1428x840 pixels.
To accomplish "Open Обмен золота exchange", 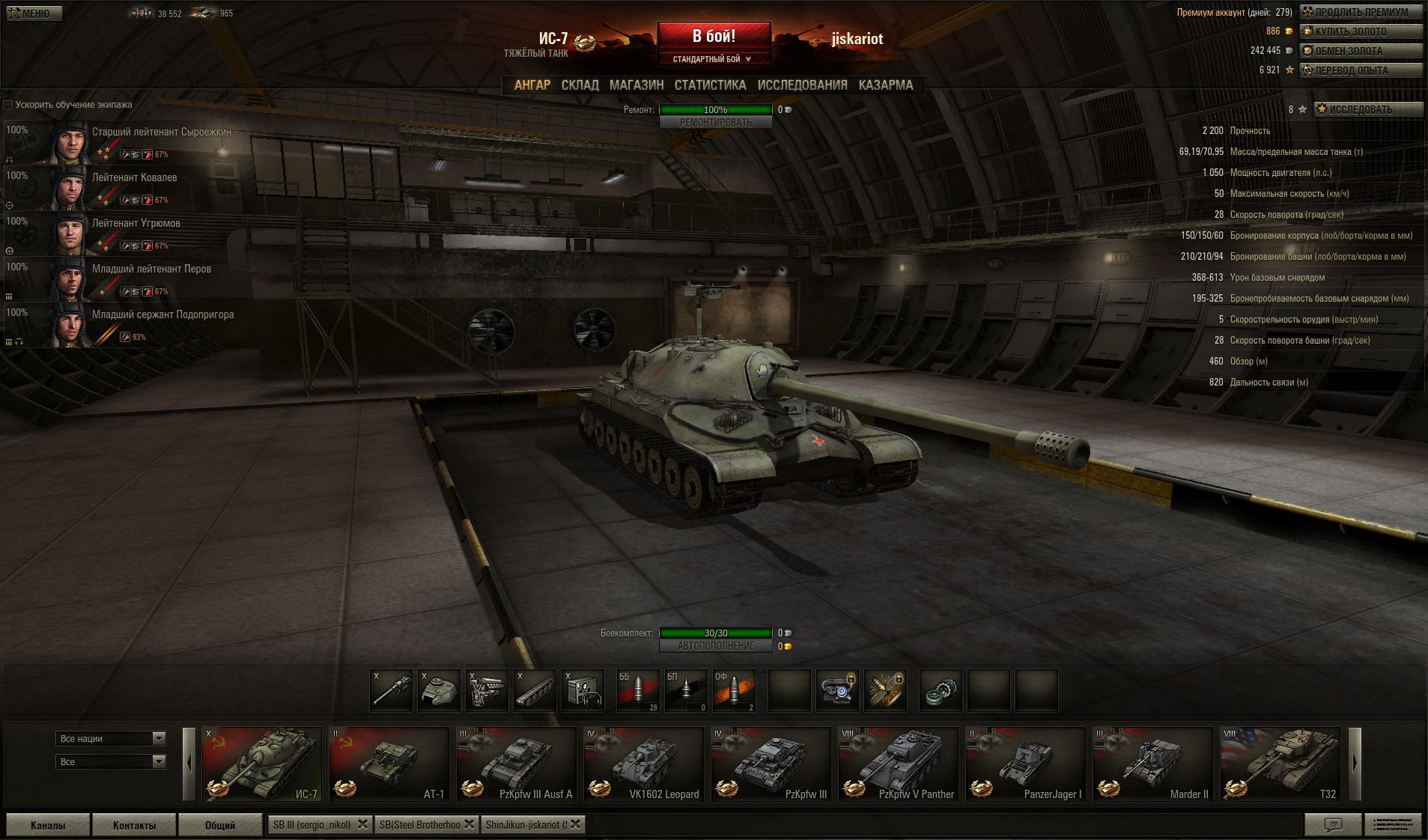I will (1361, 51).
